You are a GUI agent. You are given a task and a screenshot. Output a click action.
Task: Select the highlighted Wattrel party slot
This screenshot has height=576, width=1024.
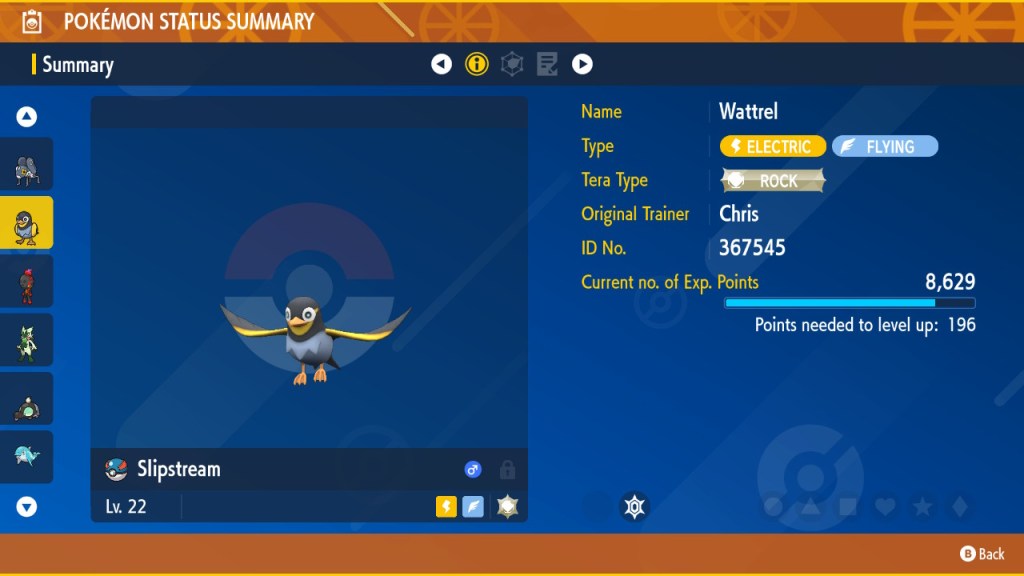click(x=27, y=224)
